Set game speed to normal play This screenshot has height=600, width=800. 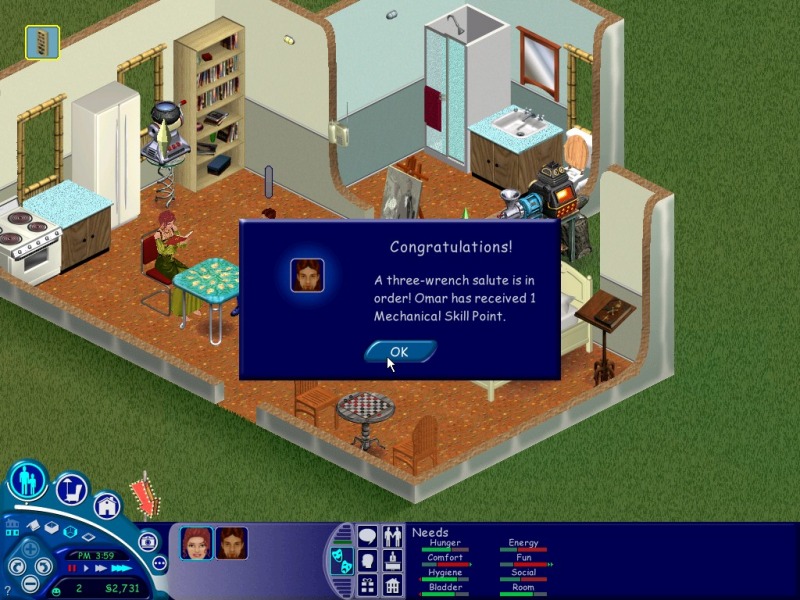point(86,568)
